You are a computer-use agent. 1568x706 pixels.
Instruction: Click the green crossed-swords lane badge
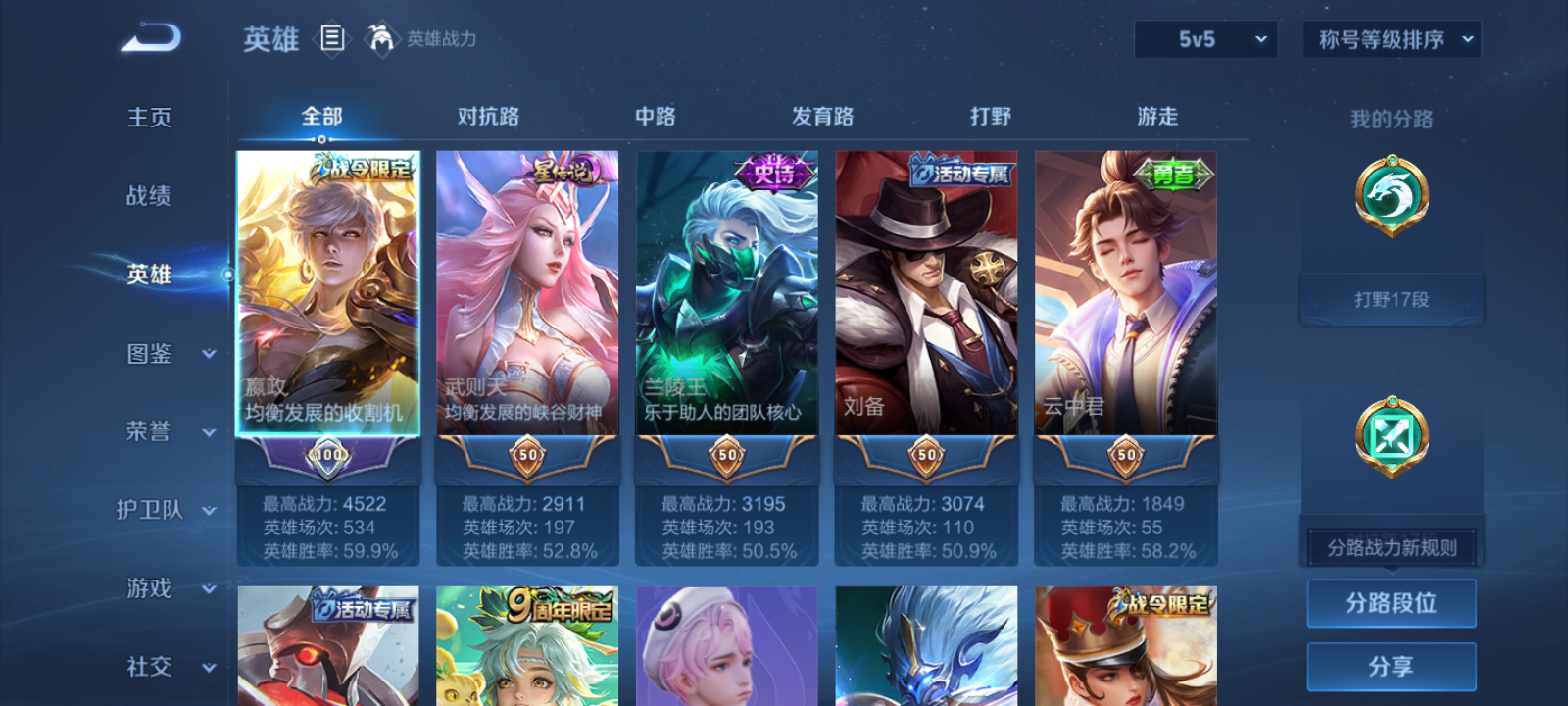pyautogui.click(x=1391, y=437)
